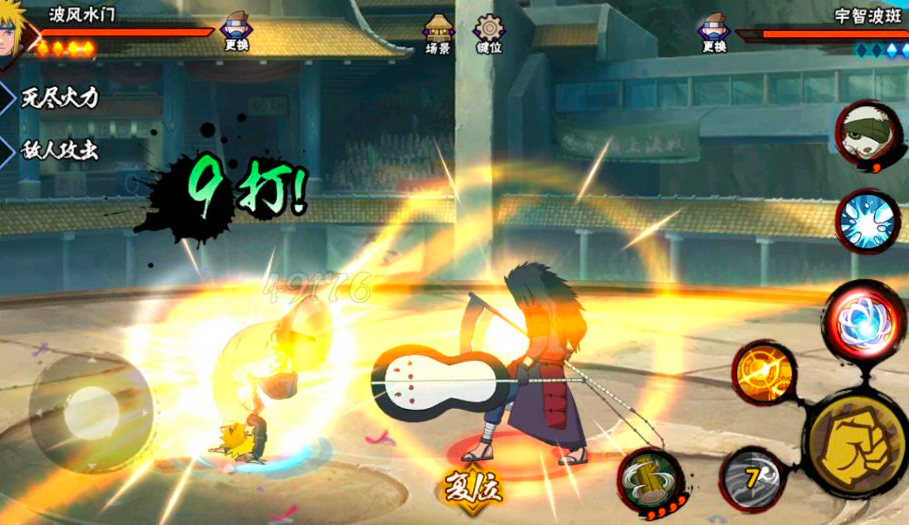The image size is (909, 525).
Task: Tap the 更换 button beside 波风水门's health bar
Action: tap(237, 31)
